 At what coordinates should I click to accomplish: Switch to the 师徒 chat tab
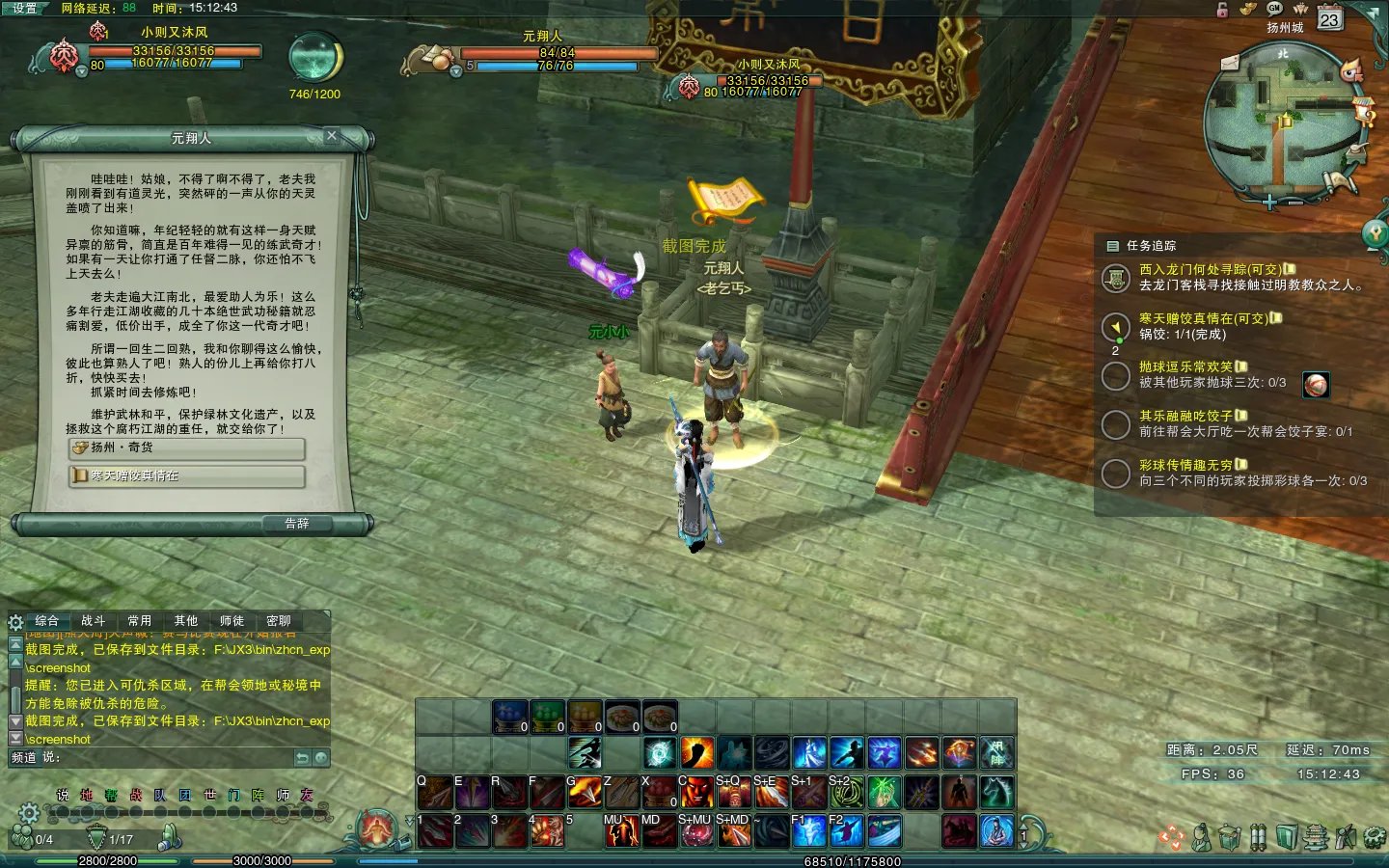click(x=231, y=621)
